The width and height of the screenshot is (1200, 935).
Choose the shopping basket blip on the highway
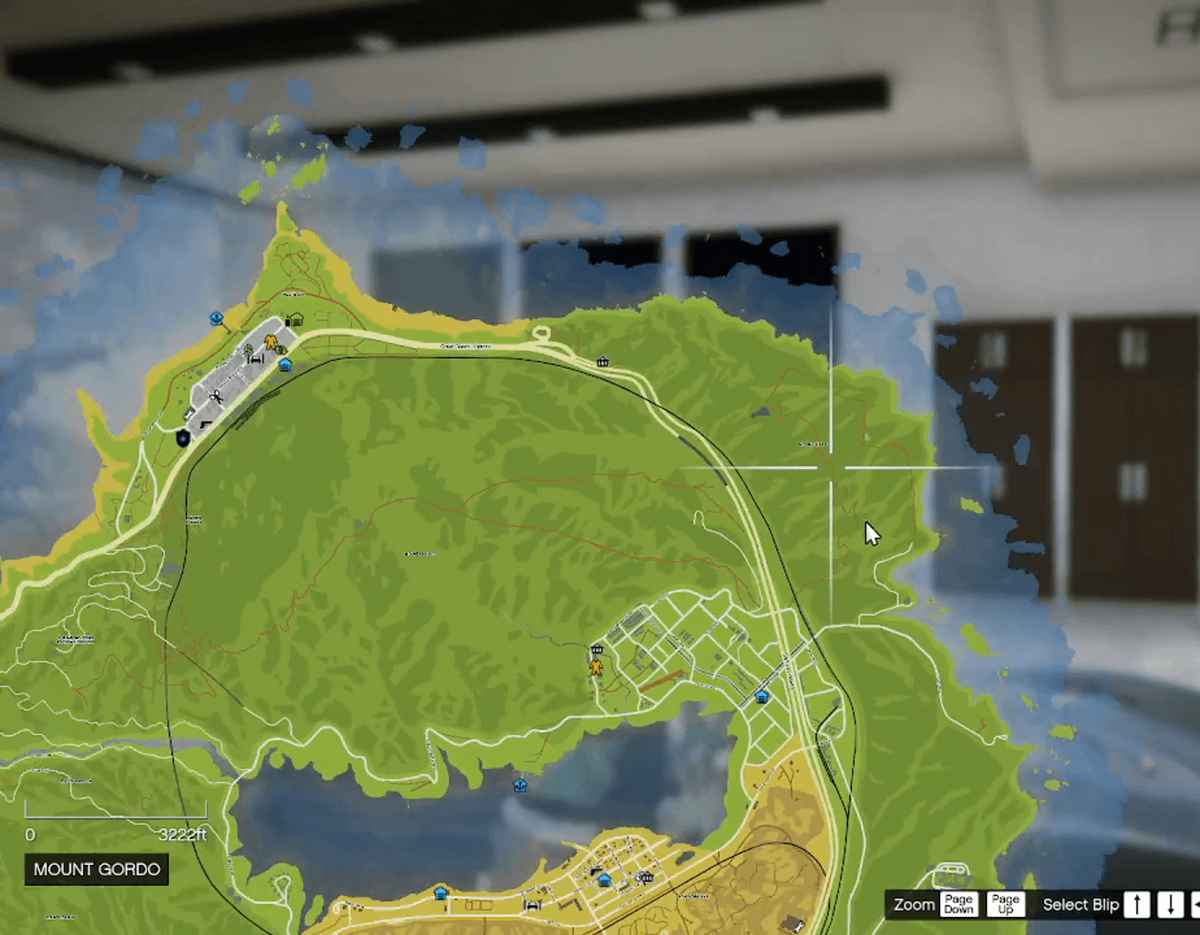(x=603, y=361)
